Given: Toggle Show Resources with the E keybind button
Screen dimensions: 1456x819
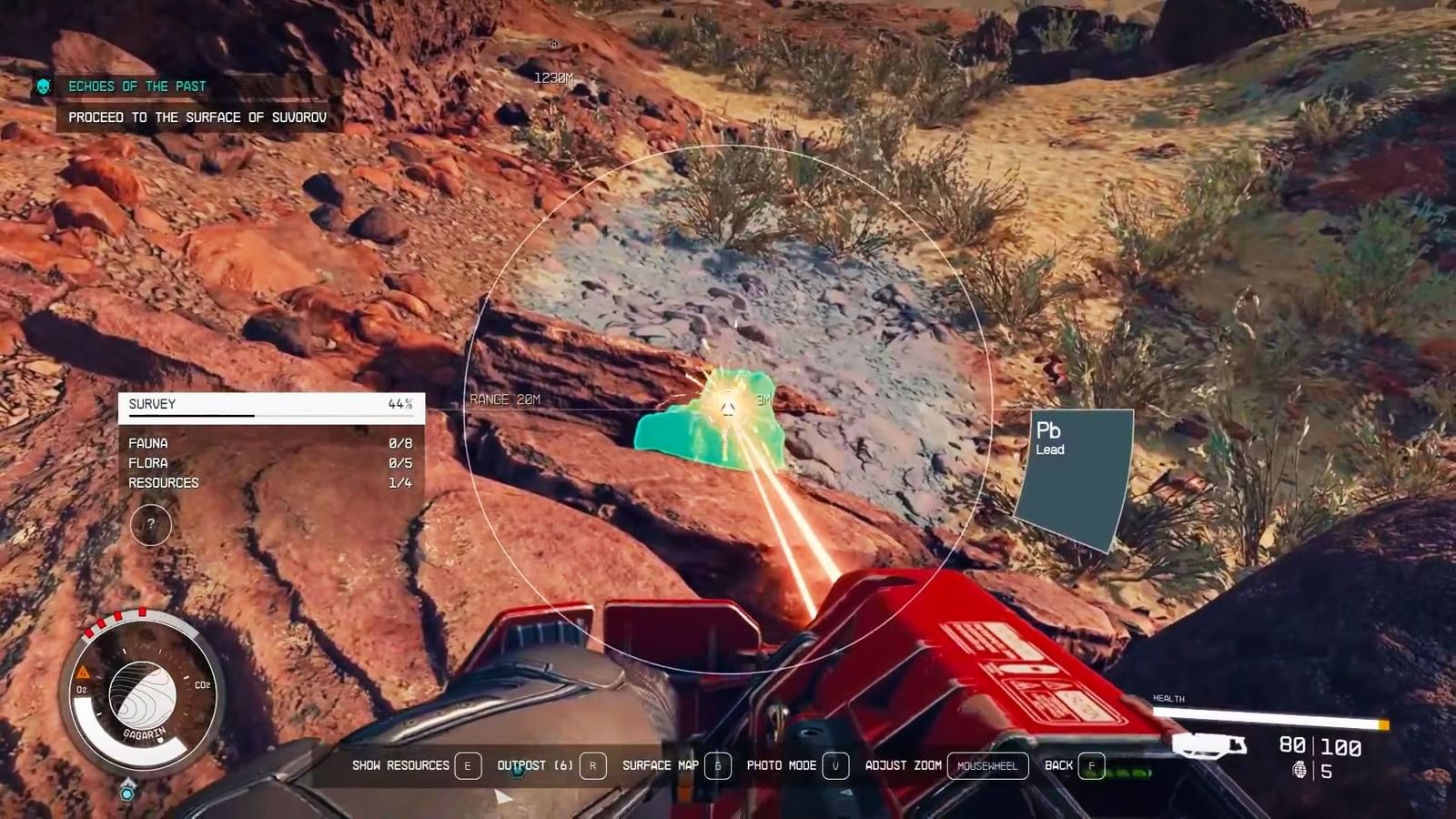Looking at the screenshot, I should 468,766.
